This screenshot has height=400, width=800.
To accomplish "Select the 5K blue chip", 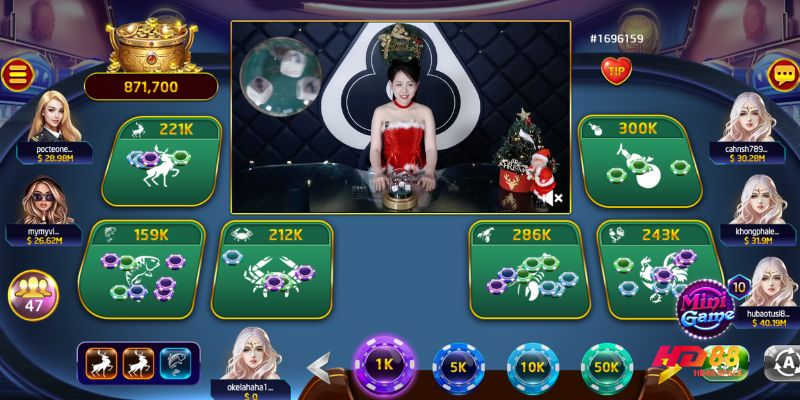I will pos(459,366).
